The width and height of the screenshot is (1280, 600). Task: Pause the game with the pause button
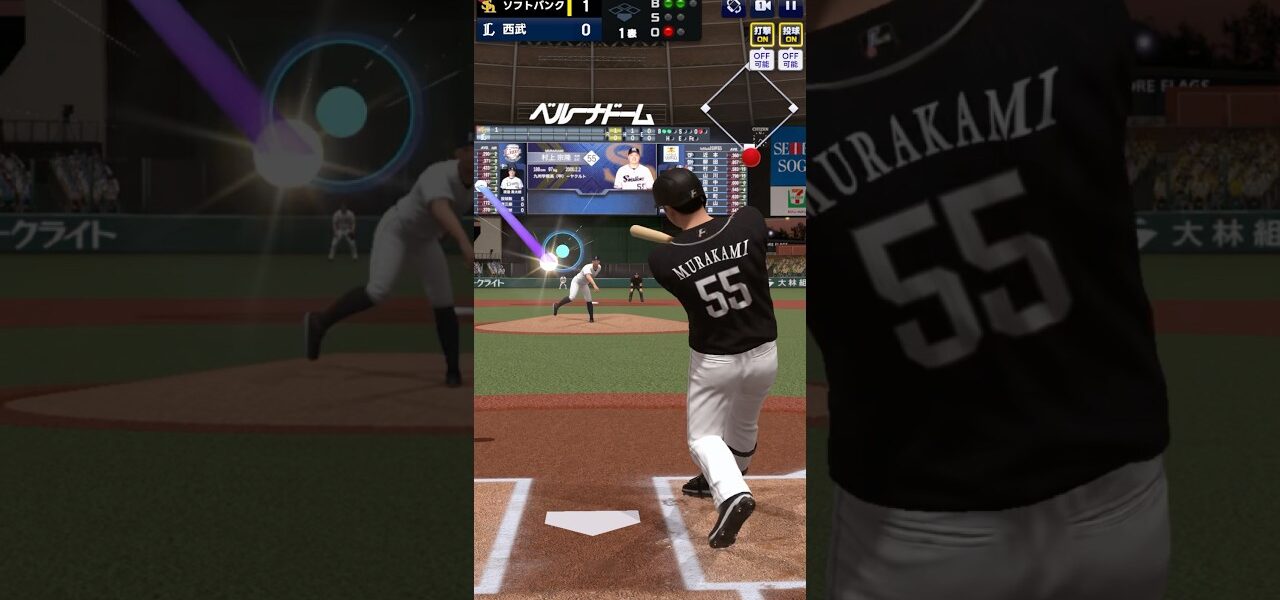(x=791, y=7)
